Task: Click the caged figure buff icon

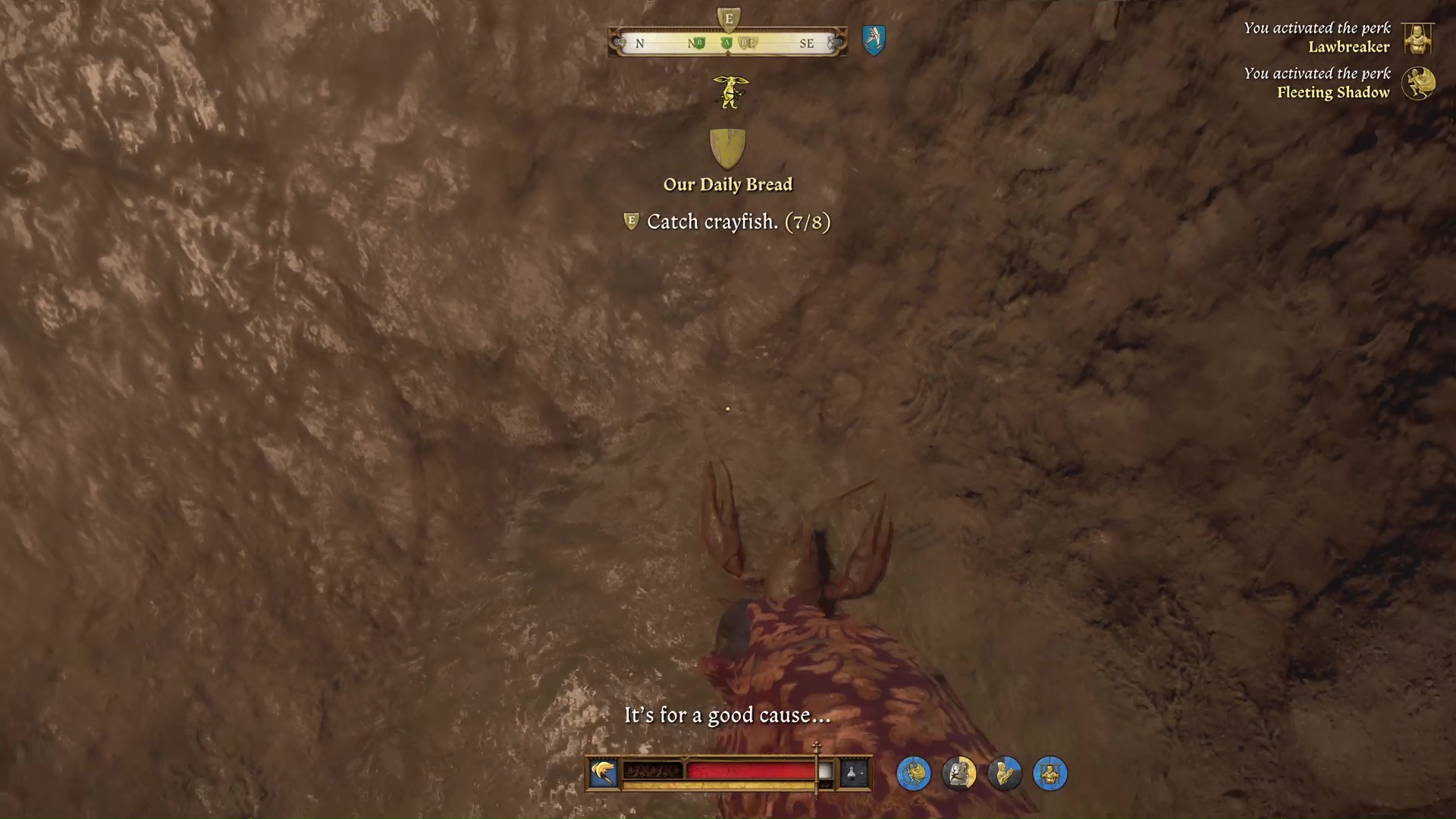Action: (x=1050, y=773)
